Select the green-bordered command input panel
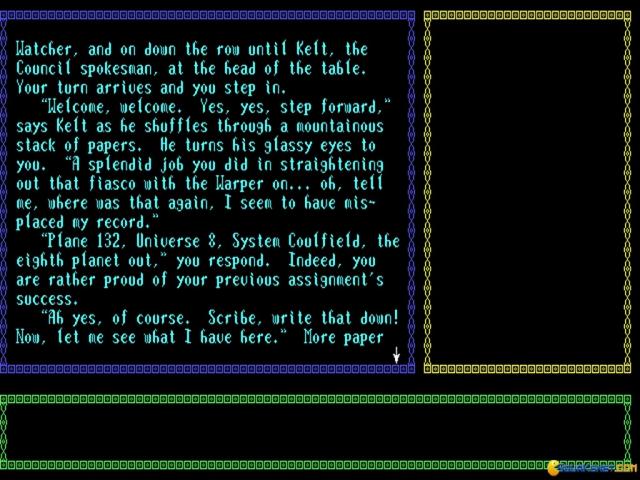Viewport: 640px width, 480px height. (318, 430)
